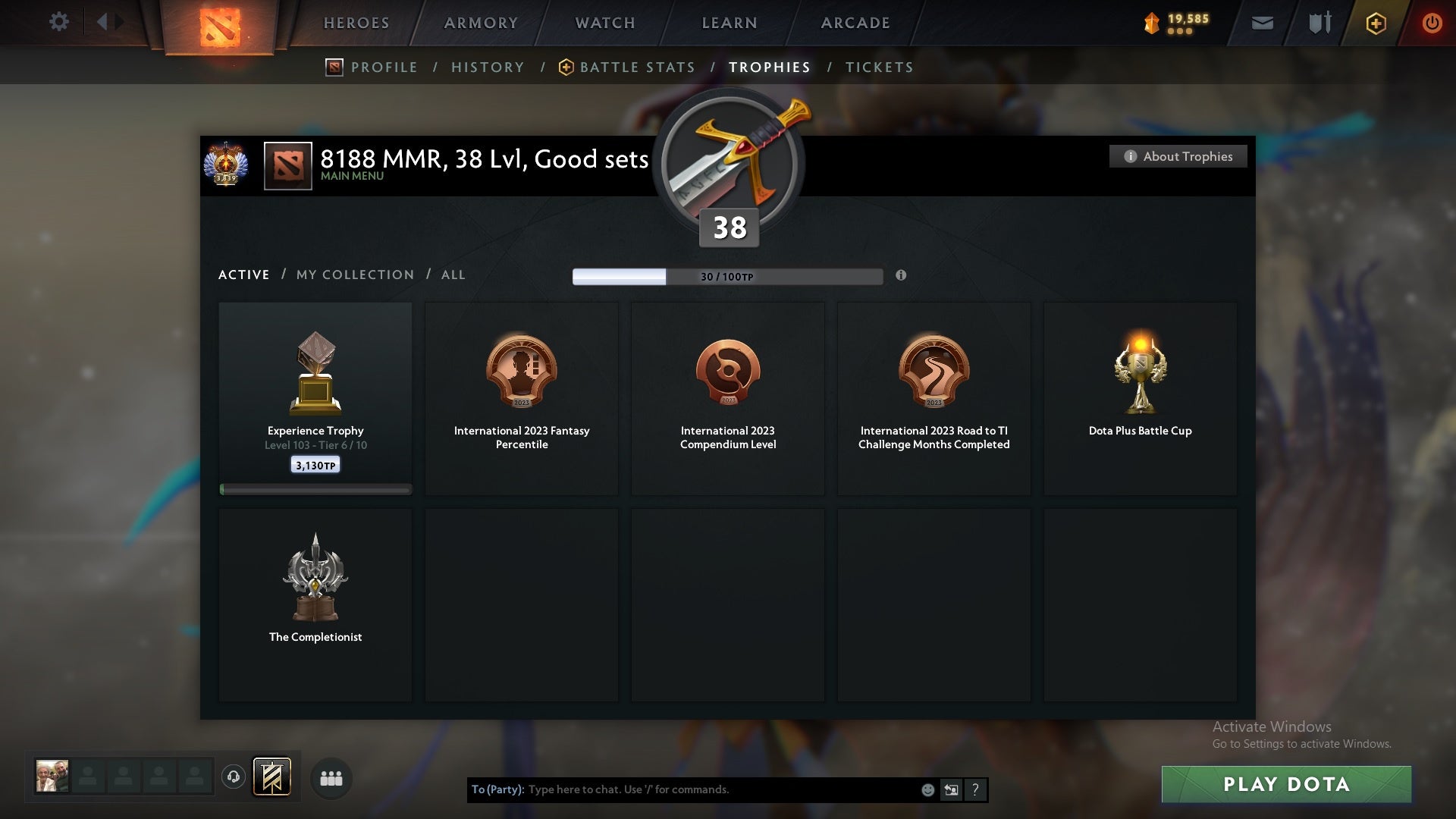Click the power disconnect icon
The height and width of the screenshot is (819, 1456).
tap(1432, 22)
